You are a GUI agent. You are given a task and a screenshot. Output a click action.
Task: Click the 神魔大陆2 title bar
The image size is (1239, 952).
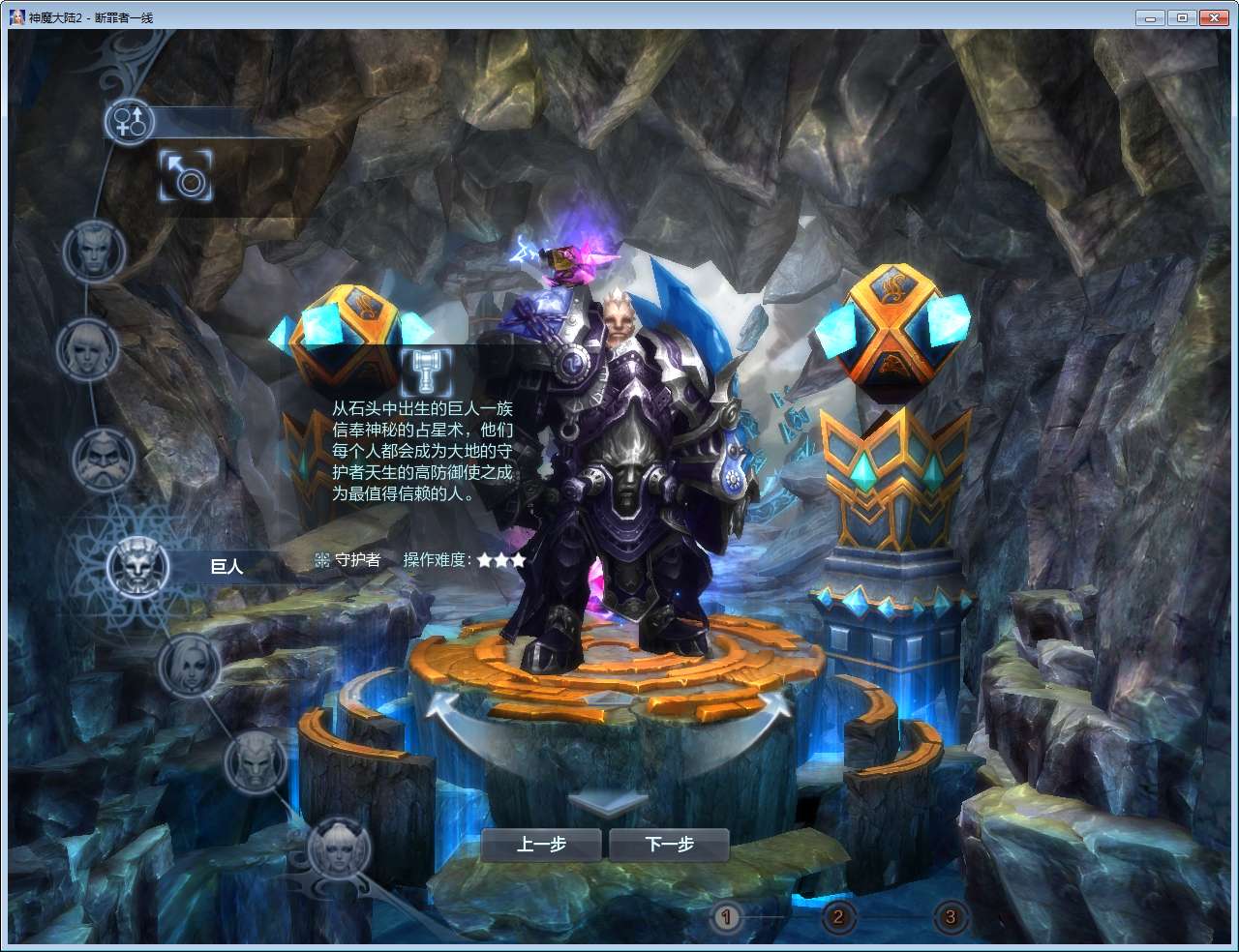point(93,16)
